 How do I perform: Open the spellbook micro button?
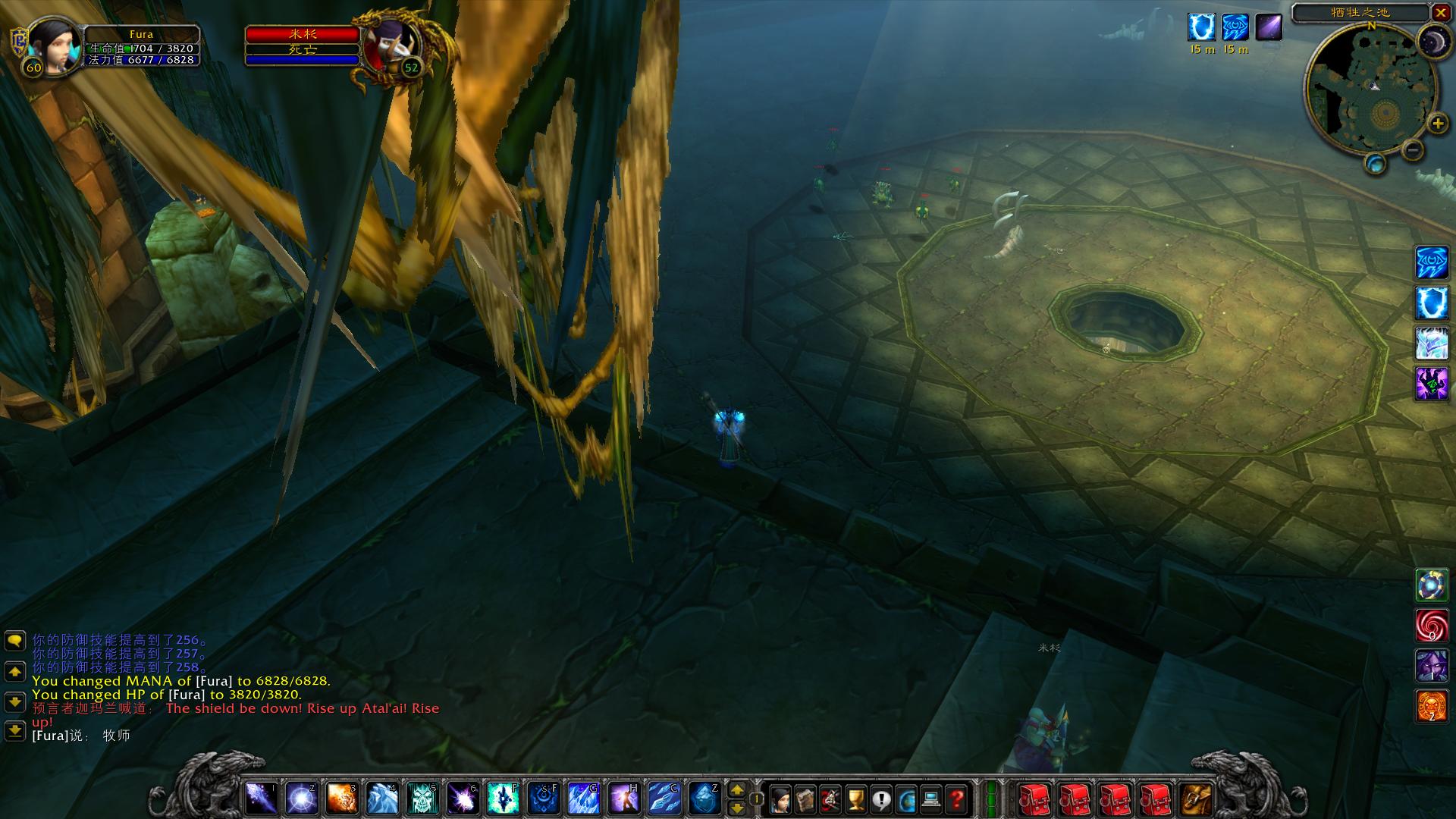(x=805, y=799)
